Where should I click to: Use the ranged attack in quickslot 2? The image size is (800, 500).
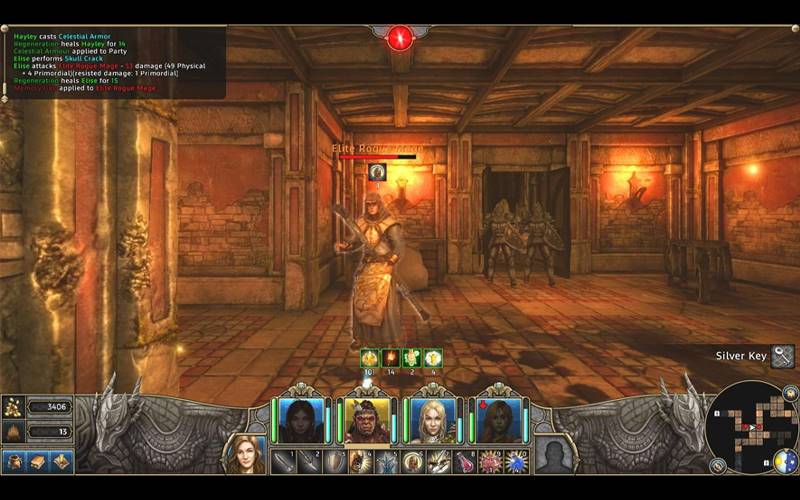[309, 462]
